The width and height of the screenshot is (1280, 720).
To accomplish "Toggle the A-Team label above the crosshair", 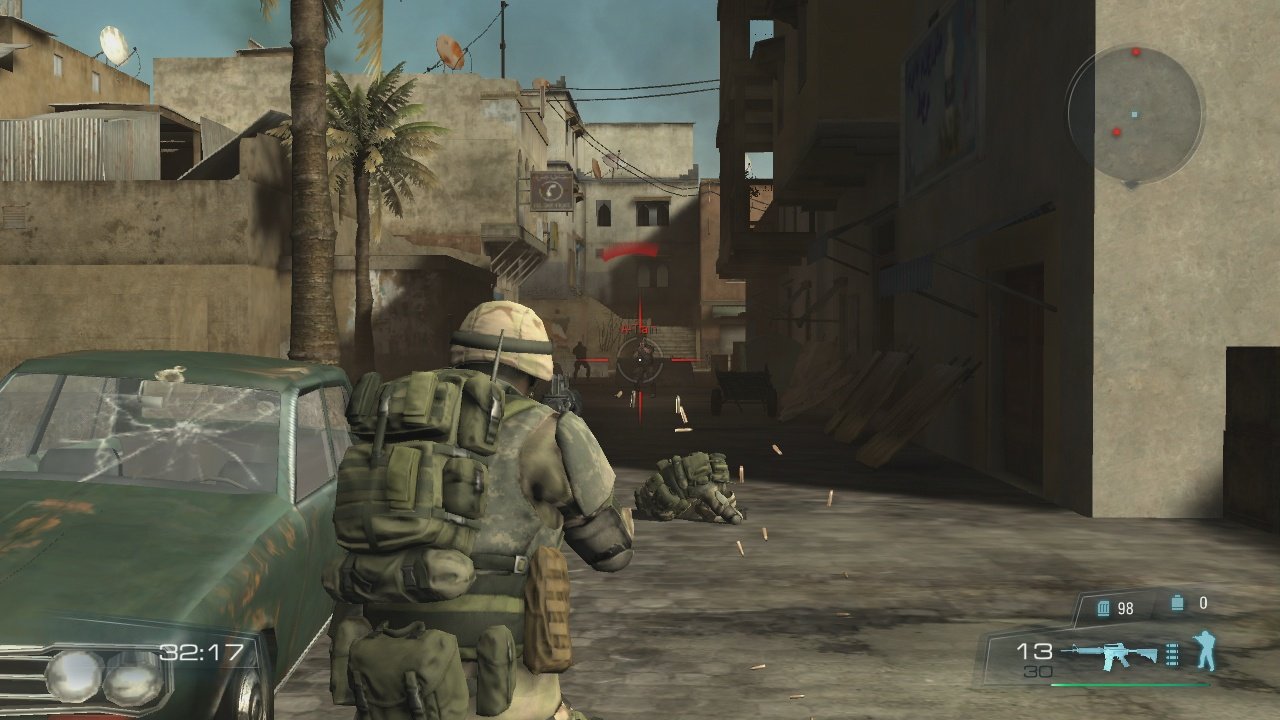I will click(637, 326).
